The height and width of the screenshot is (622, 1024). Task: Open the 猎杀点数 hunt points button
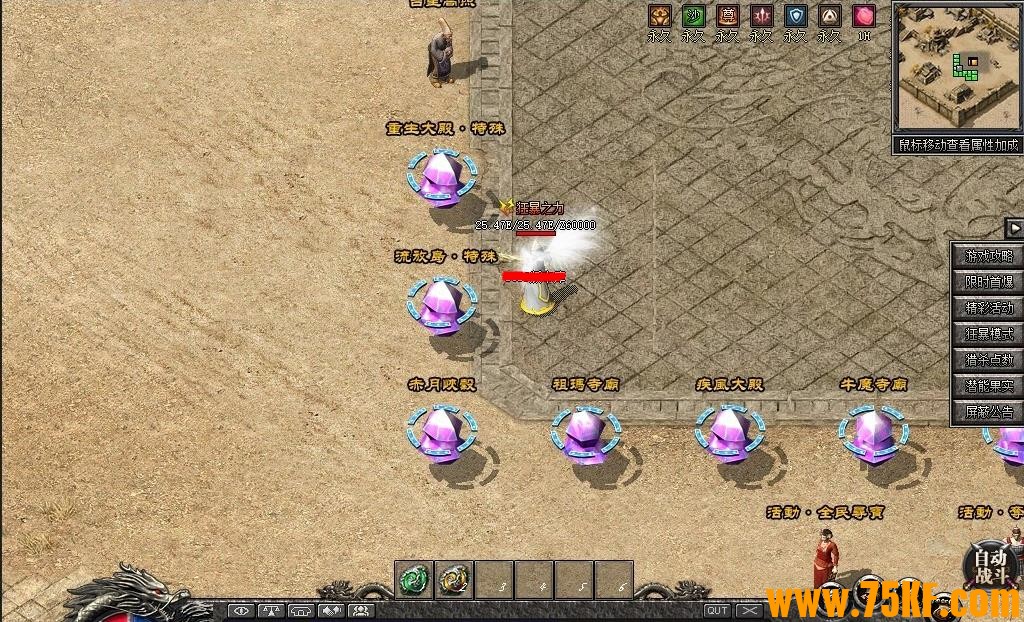[988, 360]
